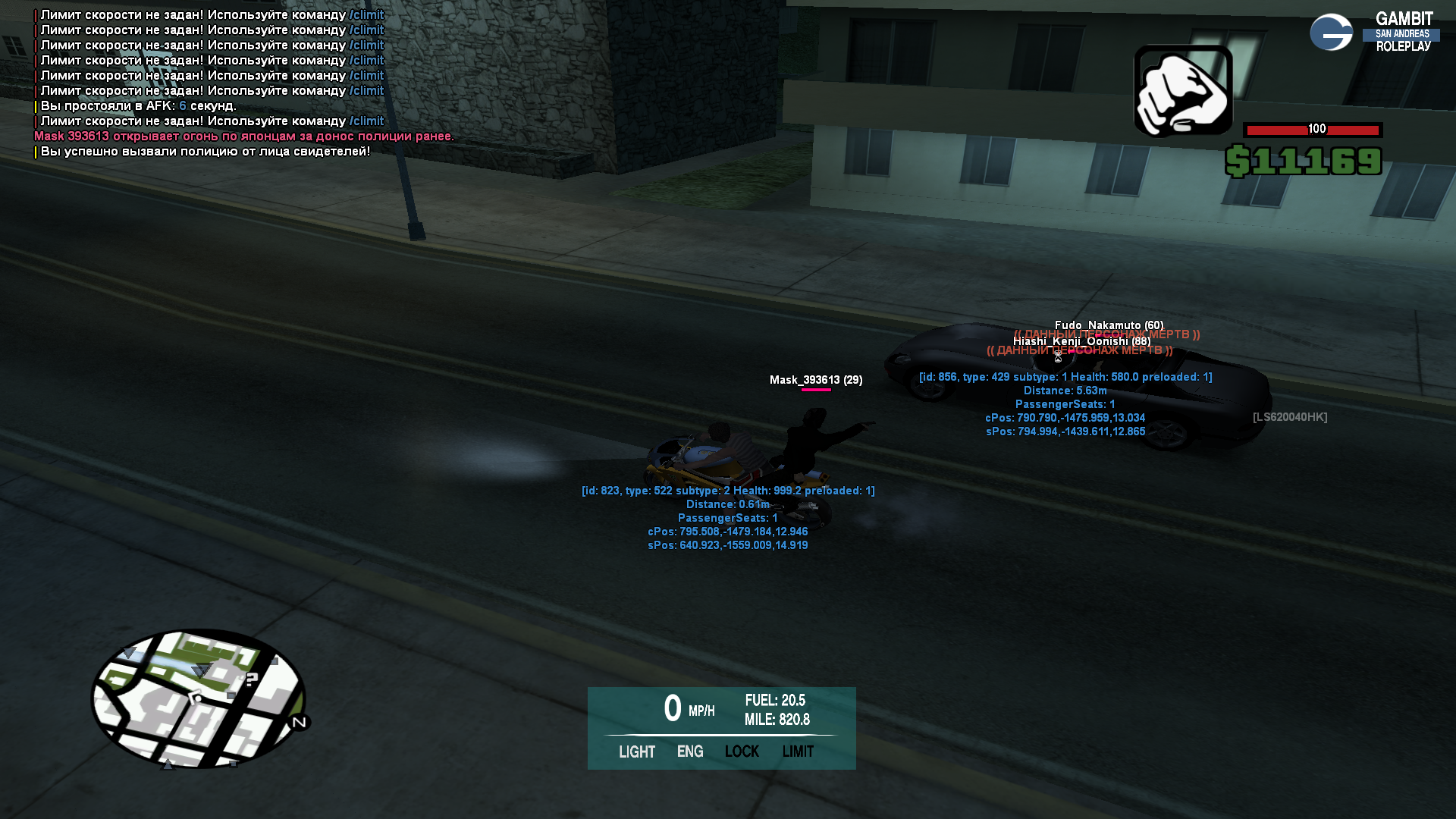The width and height of the screenshot is (1456, 819).
Task: Click the fist weapon icon
Action: point(1182,91)
